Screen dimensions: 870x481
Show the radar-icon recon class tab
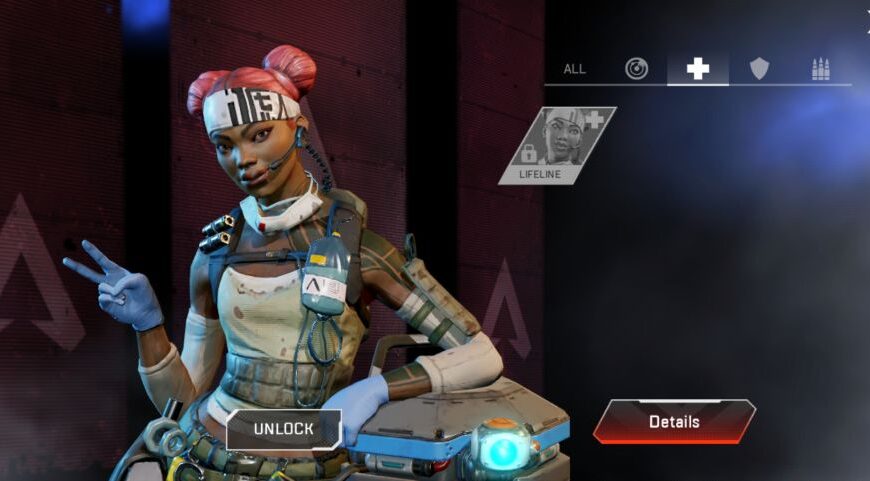[x=636, y=69]
